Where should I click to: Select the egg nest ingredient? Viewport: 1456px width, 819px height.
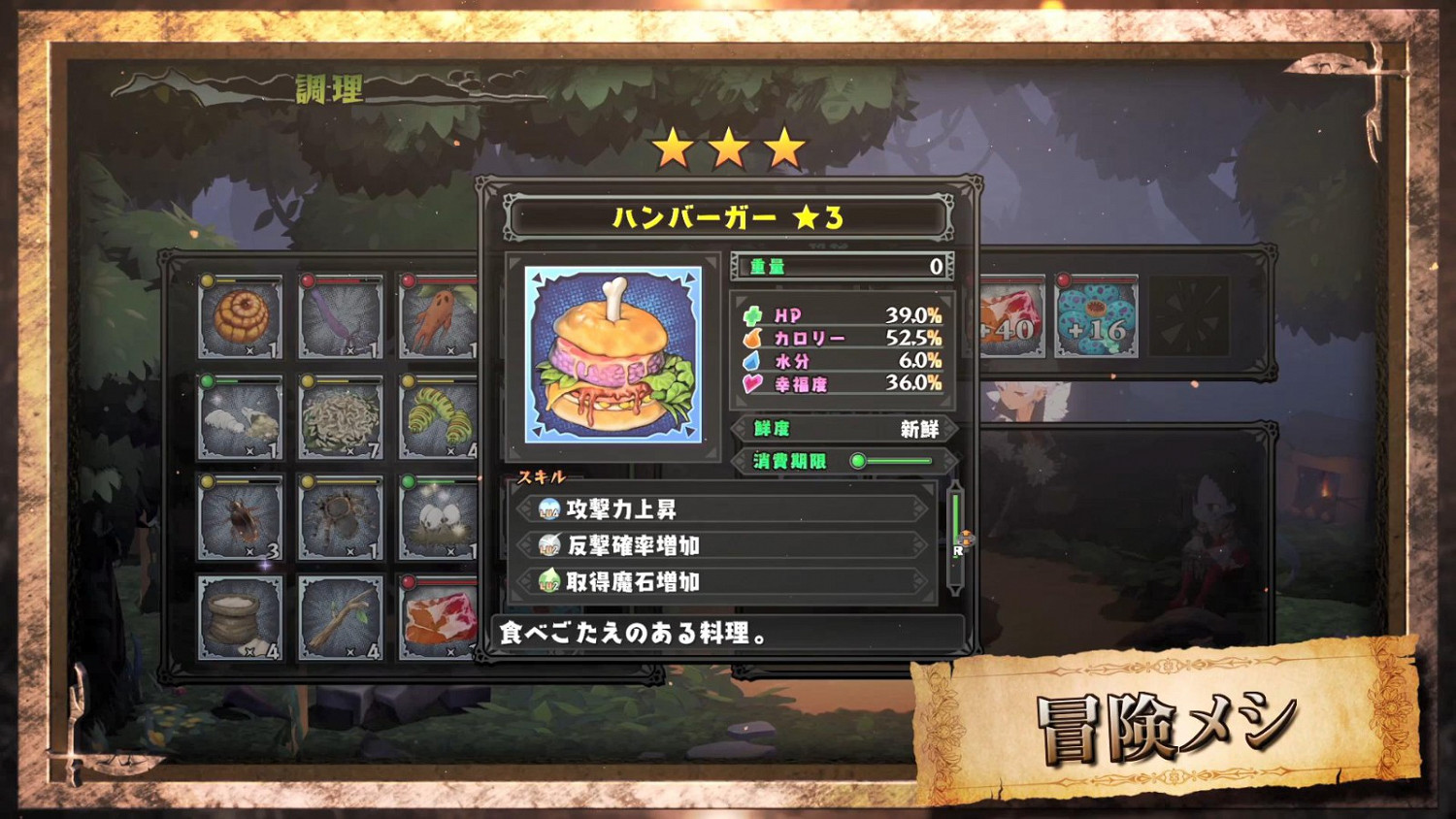coord(438,517)
